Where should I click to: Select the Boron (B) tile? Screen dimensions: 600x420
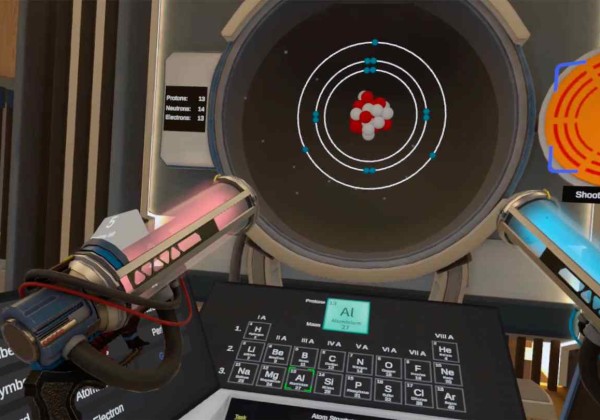(304, 356)
